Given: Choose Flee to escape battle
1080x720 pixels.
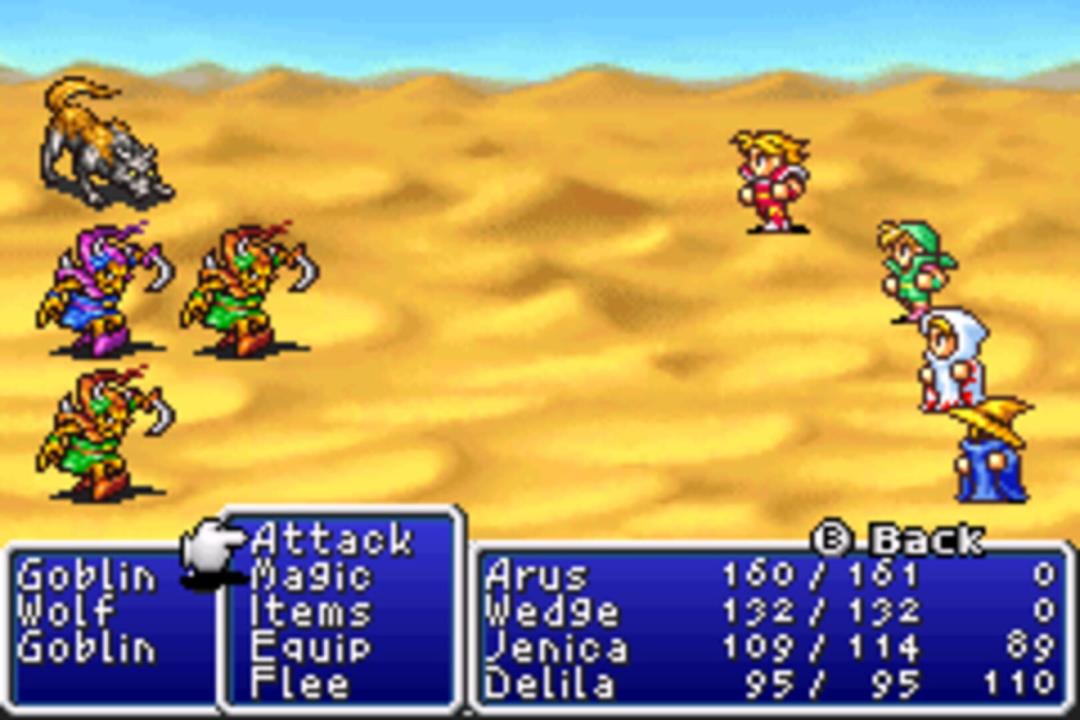Looking at the screenshot, I should tap(300, 684).
